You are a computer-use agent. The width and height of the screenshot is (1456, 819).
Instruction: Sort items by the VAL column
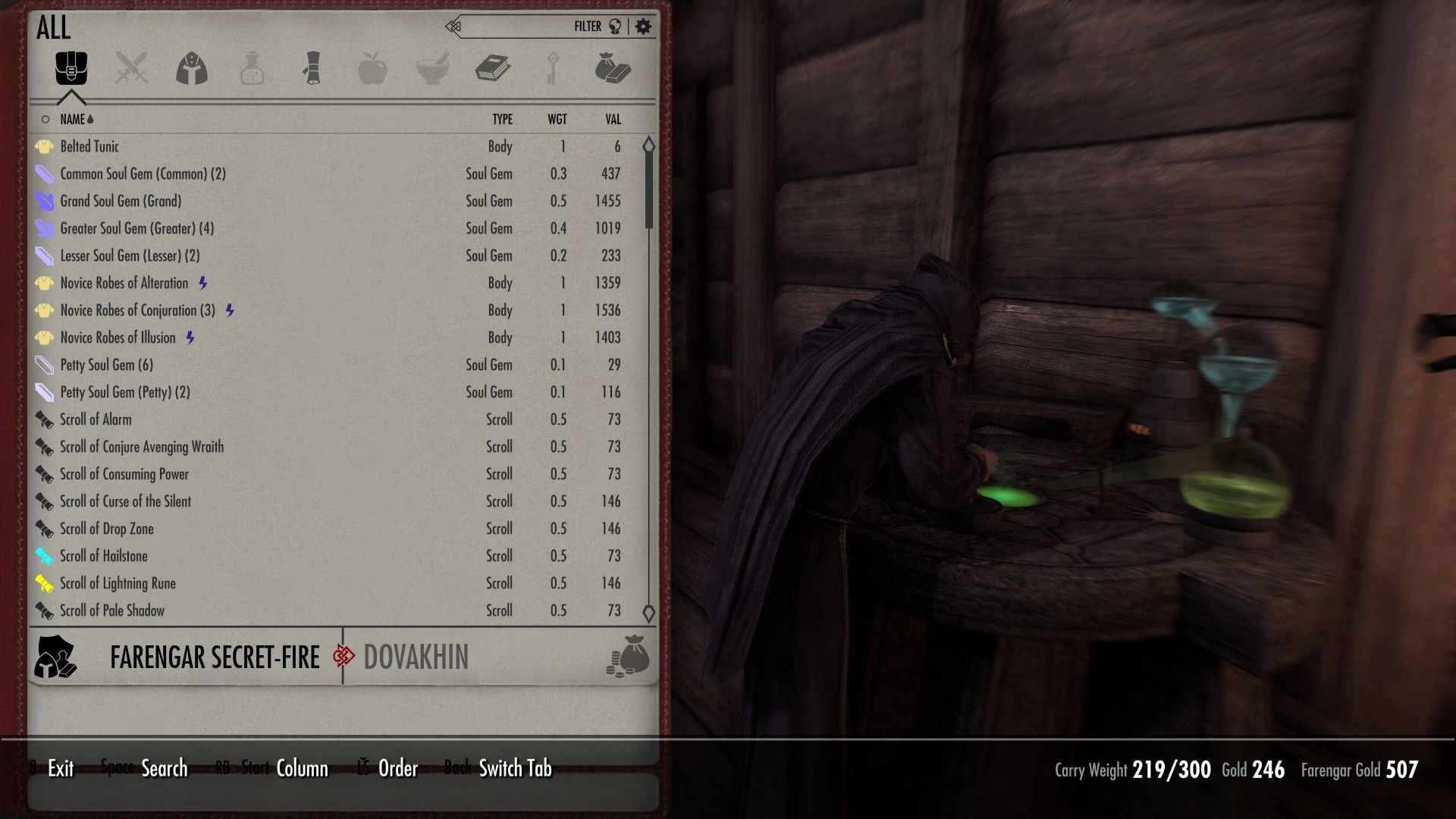611,119
